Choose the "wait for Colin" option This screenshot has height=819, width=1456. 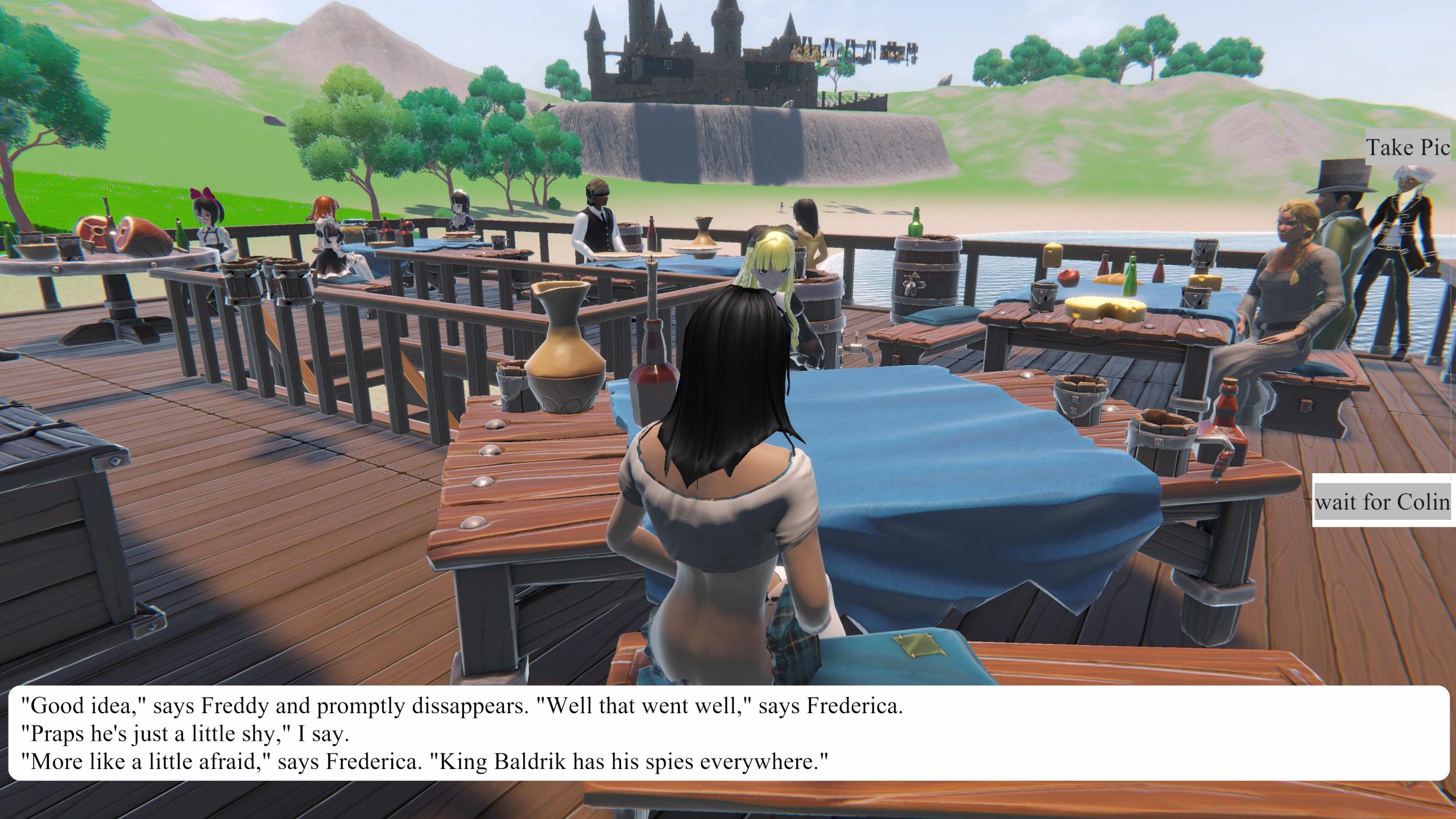[1383, 502]
